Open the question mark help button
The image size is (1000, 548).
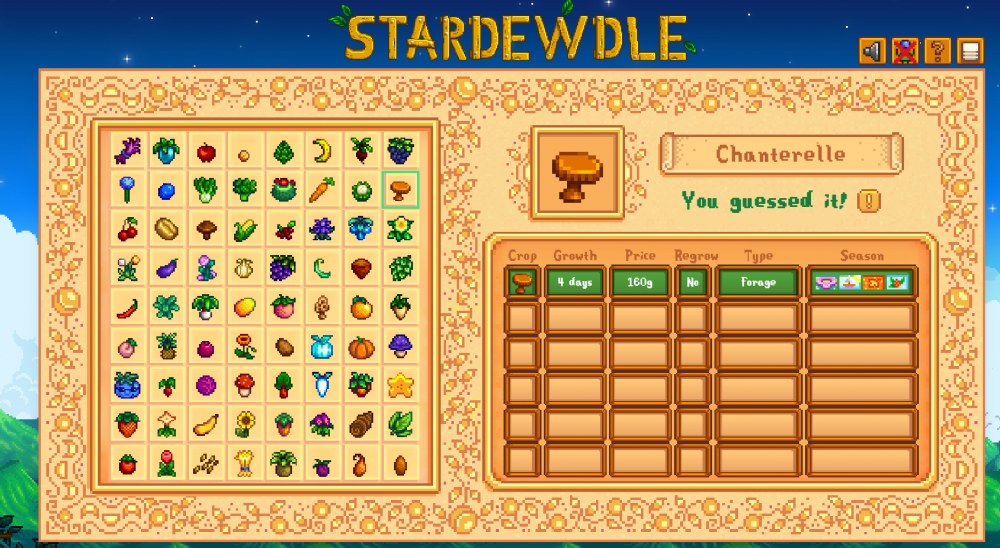click(x=937, y=51)
